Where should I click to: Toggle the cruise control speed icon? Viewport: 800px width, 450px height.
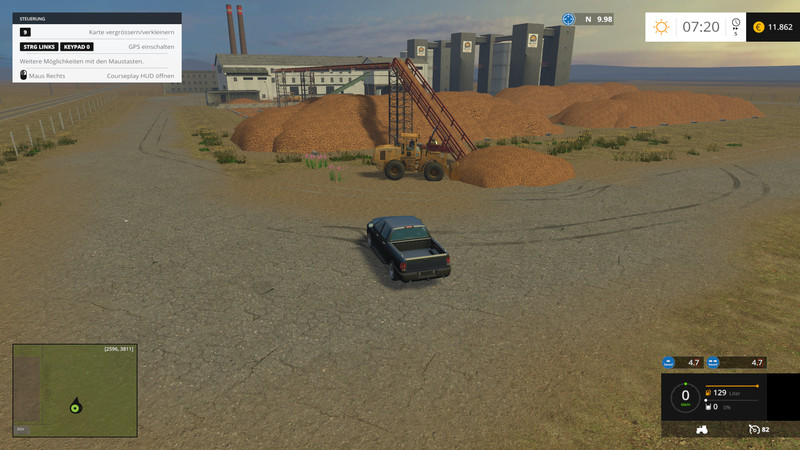[753, 429]
